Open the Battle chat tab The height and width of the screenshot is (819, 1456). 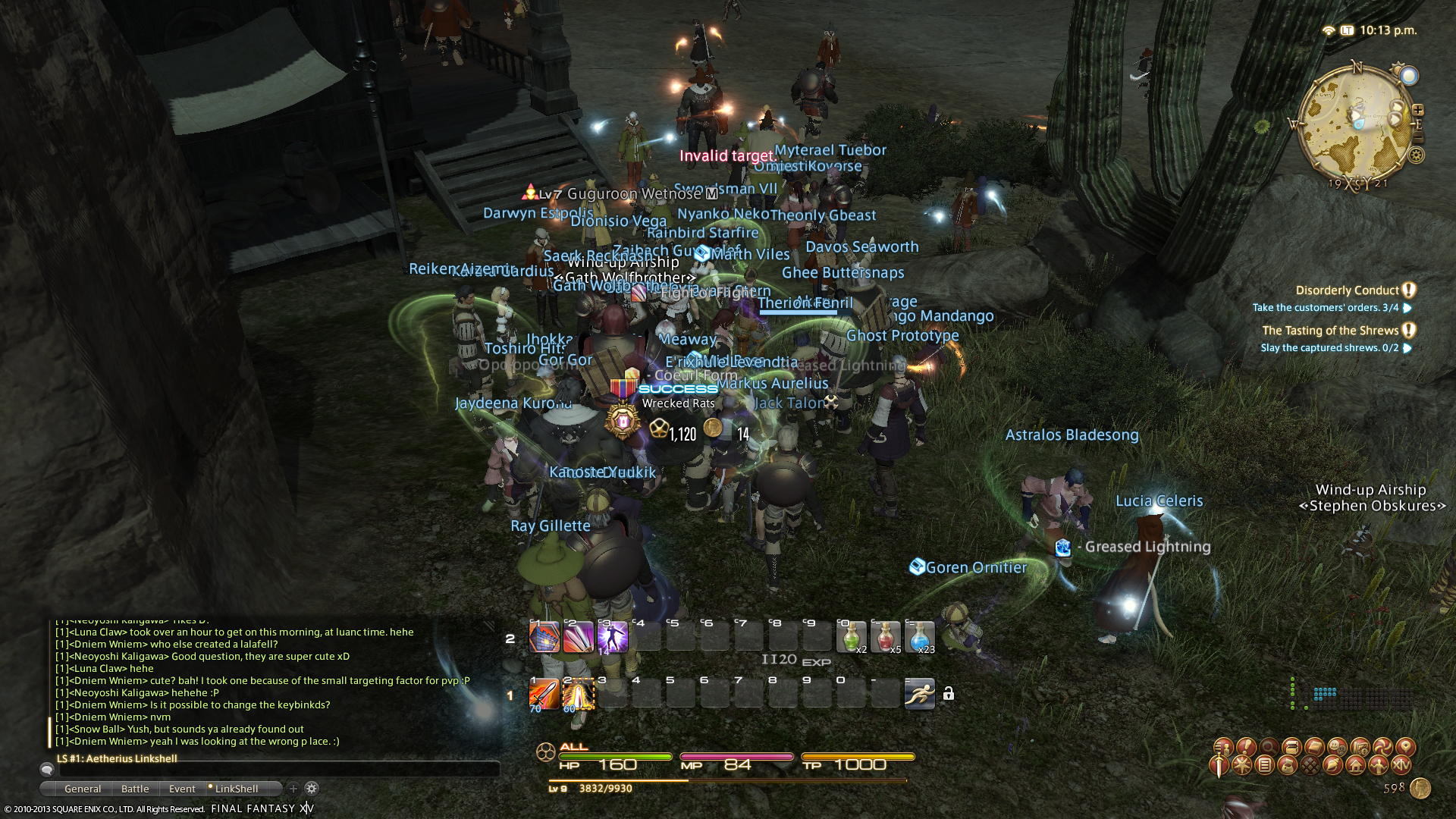[x=135, y=789]
